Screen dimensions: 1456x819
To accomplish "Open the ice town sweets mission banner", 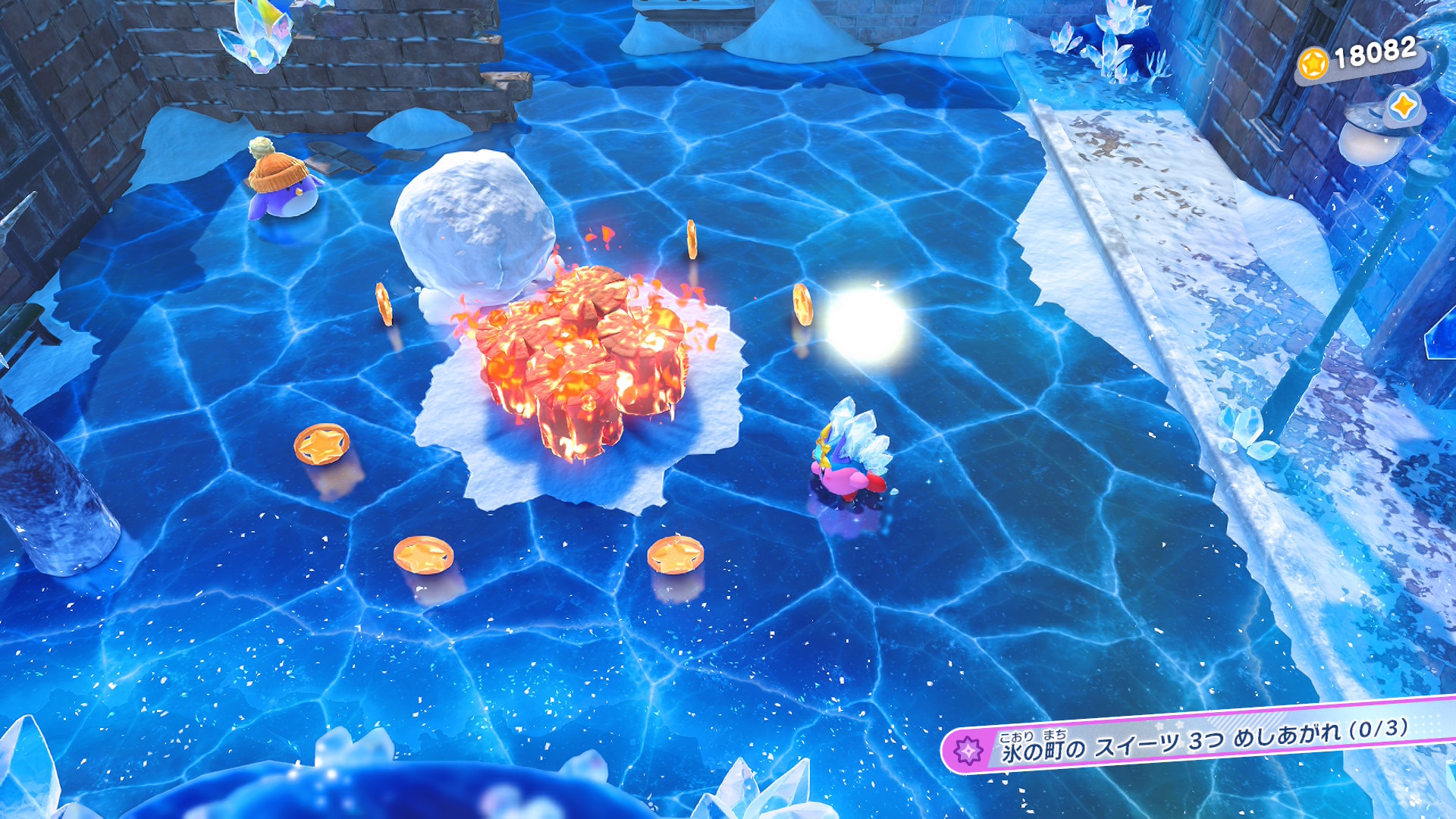I will (1198, 741).
